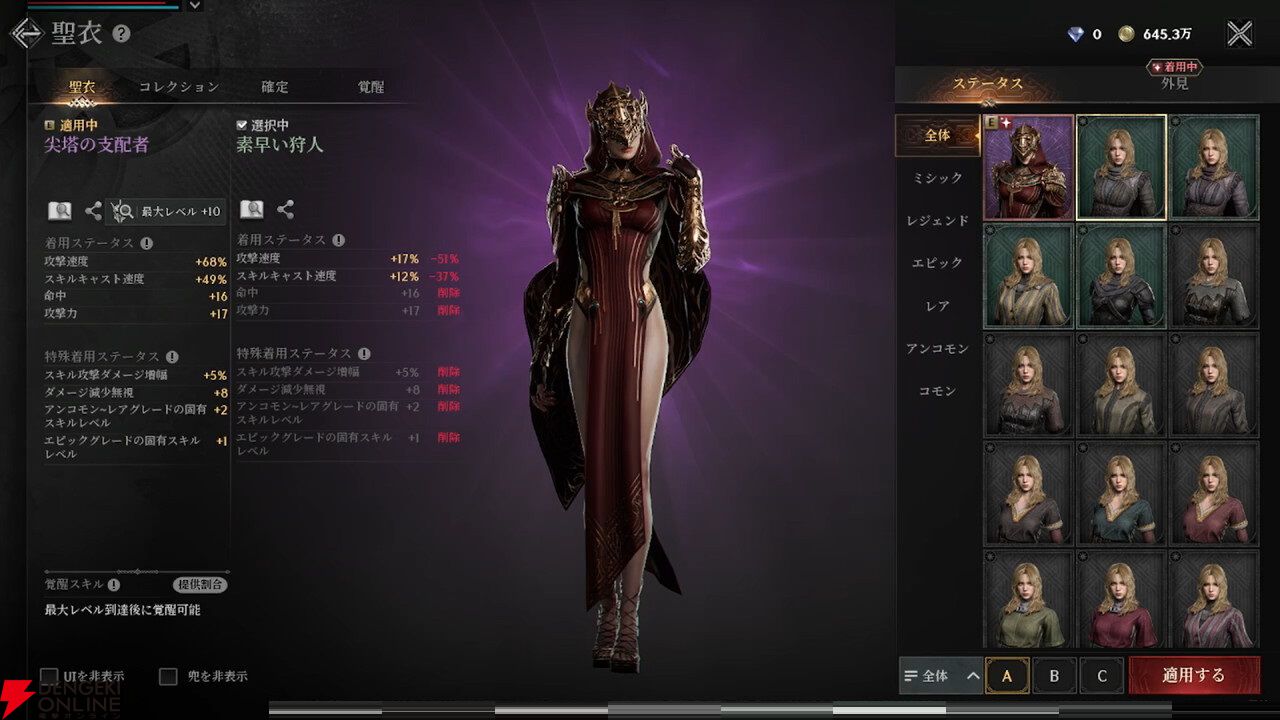The width and height of the screenshot is (1280, 720).
Task: Click the info icon next to 覚醒スキル
Action: point(113,583)
